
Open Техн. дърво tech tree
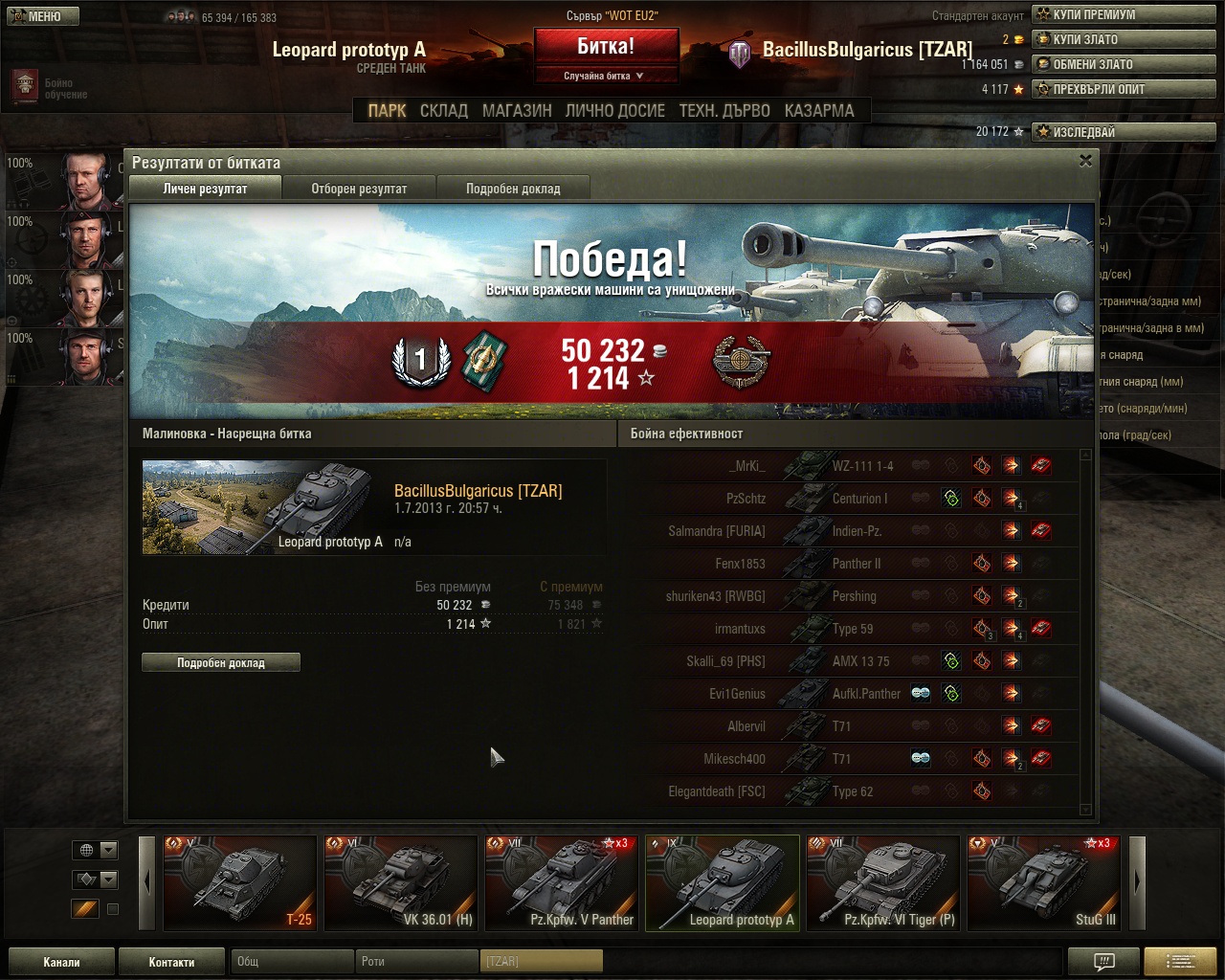coord(724,111)
